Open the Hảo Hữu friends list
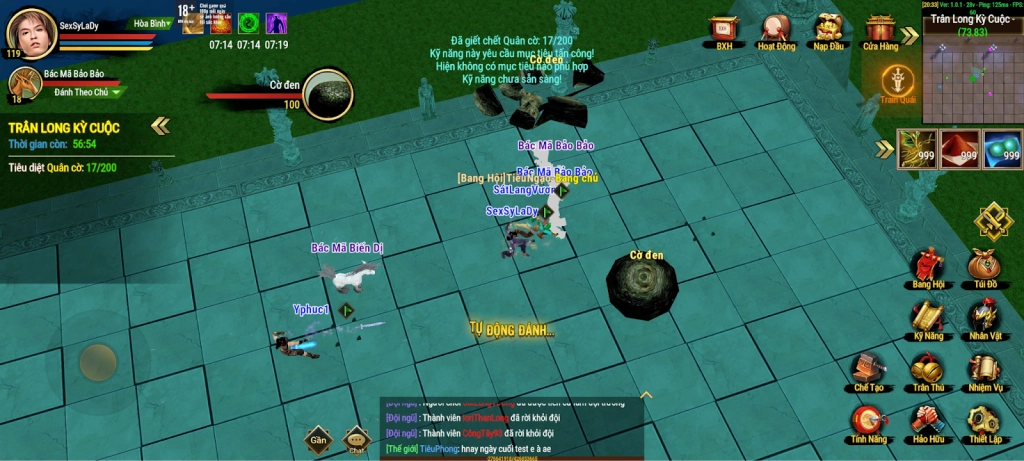Viewport: 1024px width, 461px height. click(x=927, y=423)
